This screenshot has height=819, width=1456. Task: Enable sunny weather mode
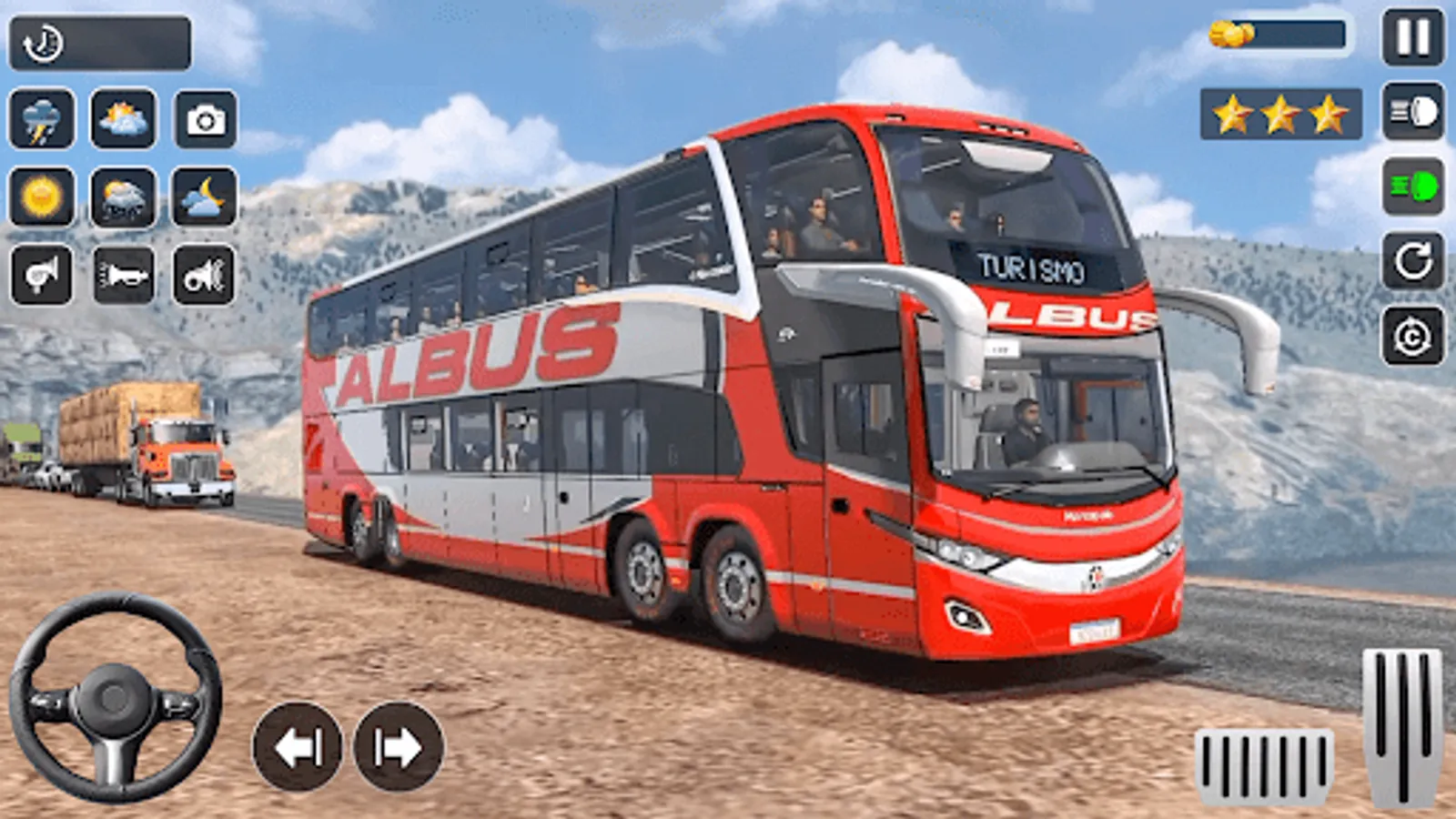click(x=41, y=198)
